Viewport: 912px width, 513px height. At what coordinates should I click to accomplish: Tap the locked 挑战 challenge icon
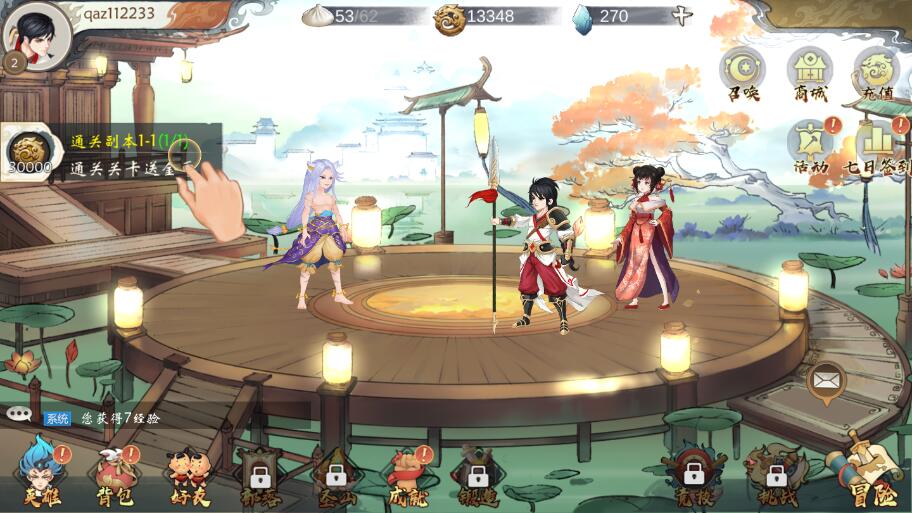click(x=775, y=474)
